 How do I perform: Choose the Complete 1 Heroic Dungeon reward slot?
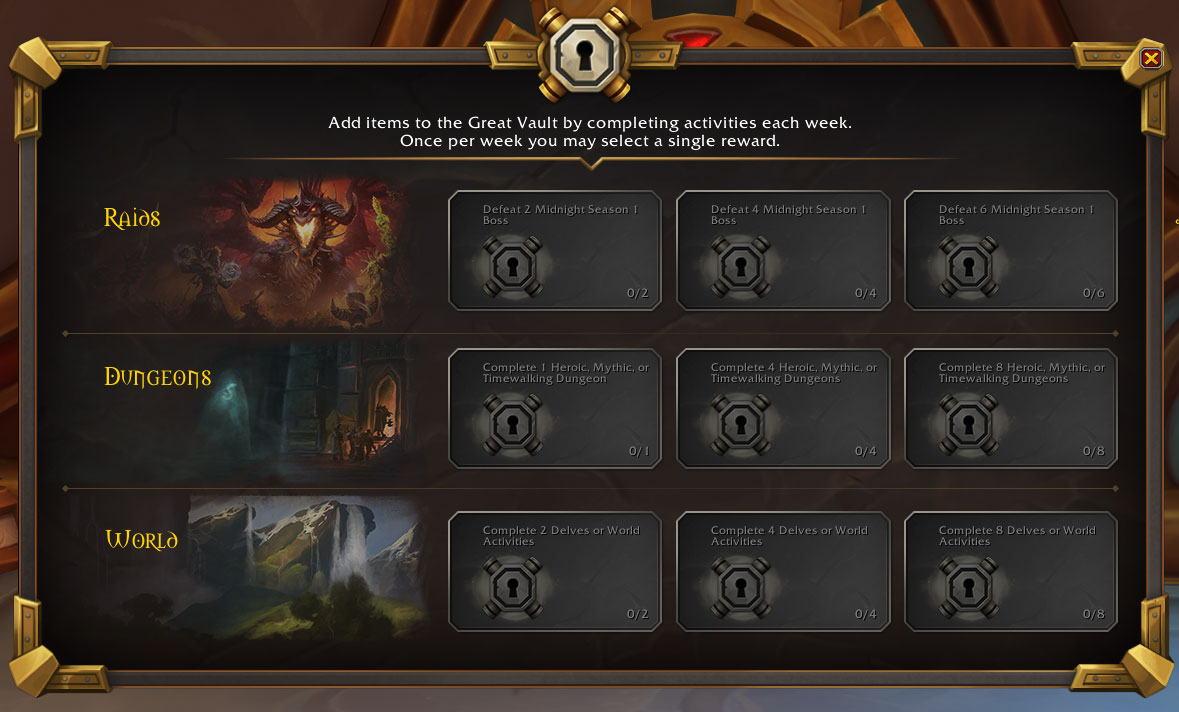click(x=555, y=409)
